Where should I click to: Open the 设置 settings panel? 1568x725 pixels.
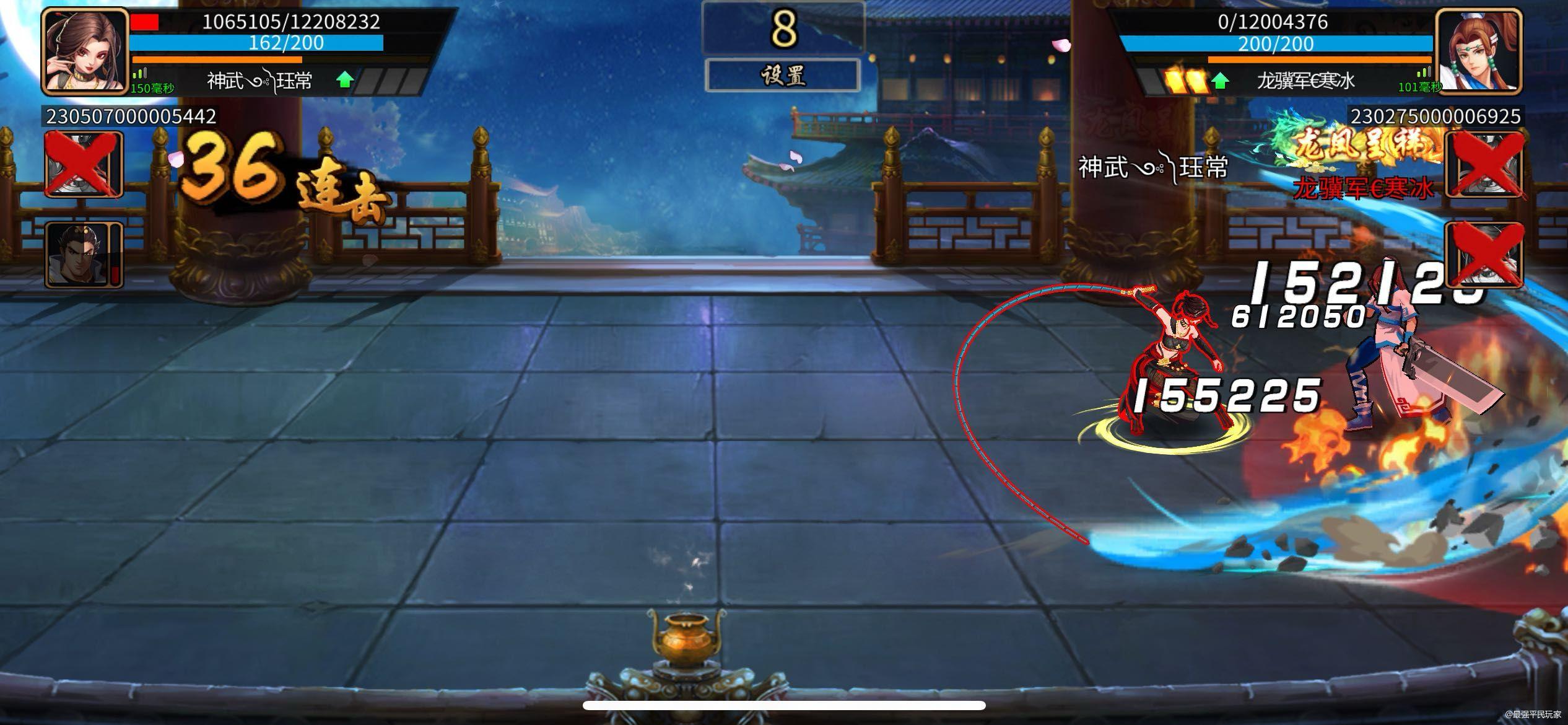[x=784, y=75]
